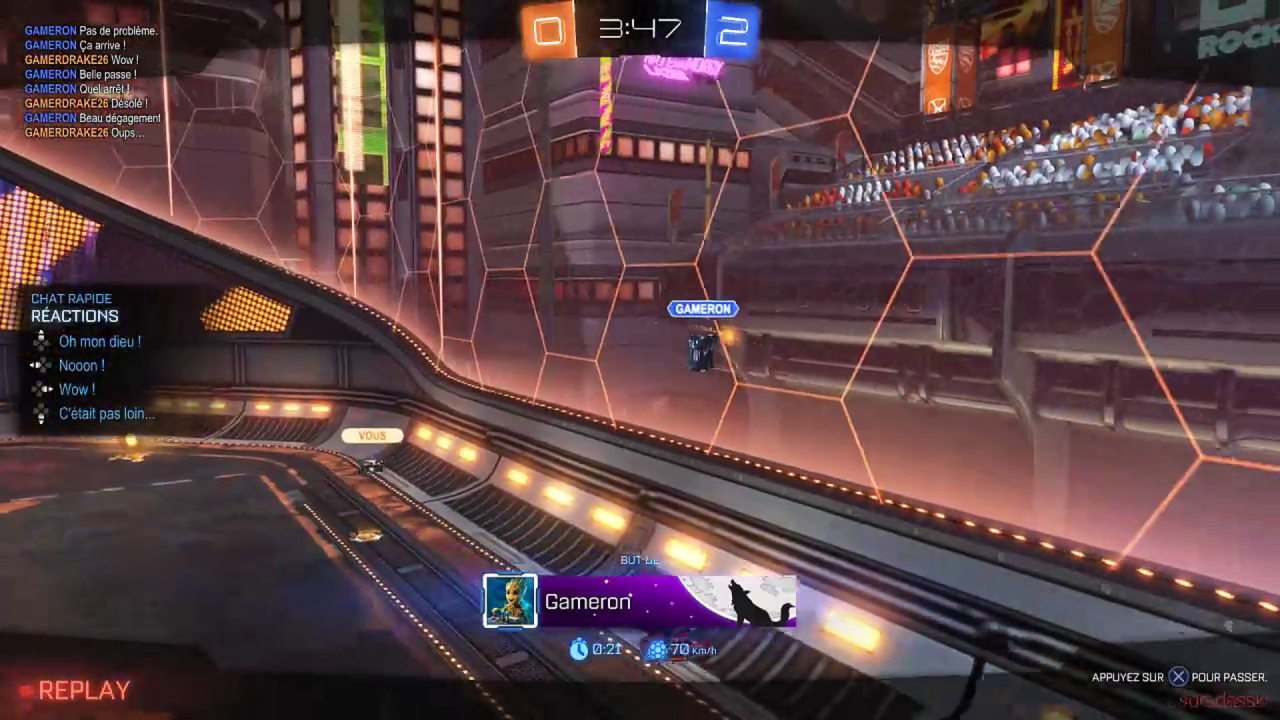
Task: Select the "Nooon !" reaction
Action: coord(81,366)
